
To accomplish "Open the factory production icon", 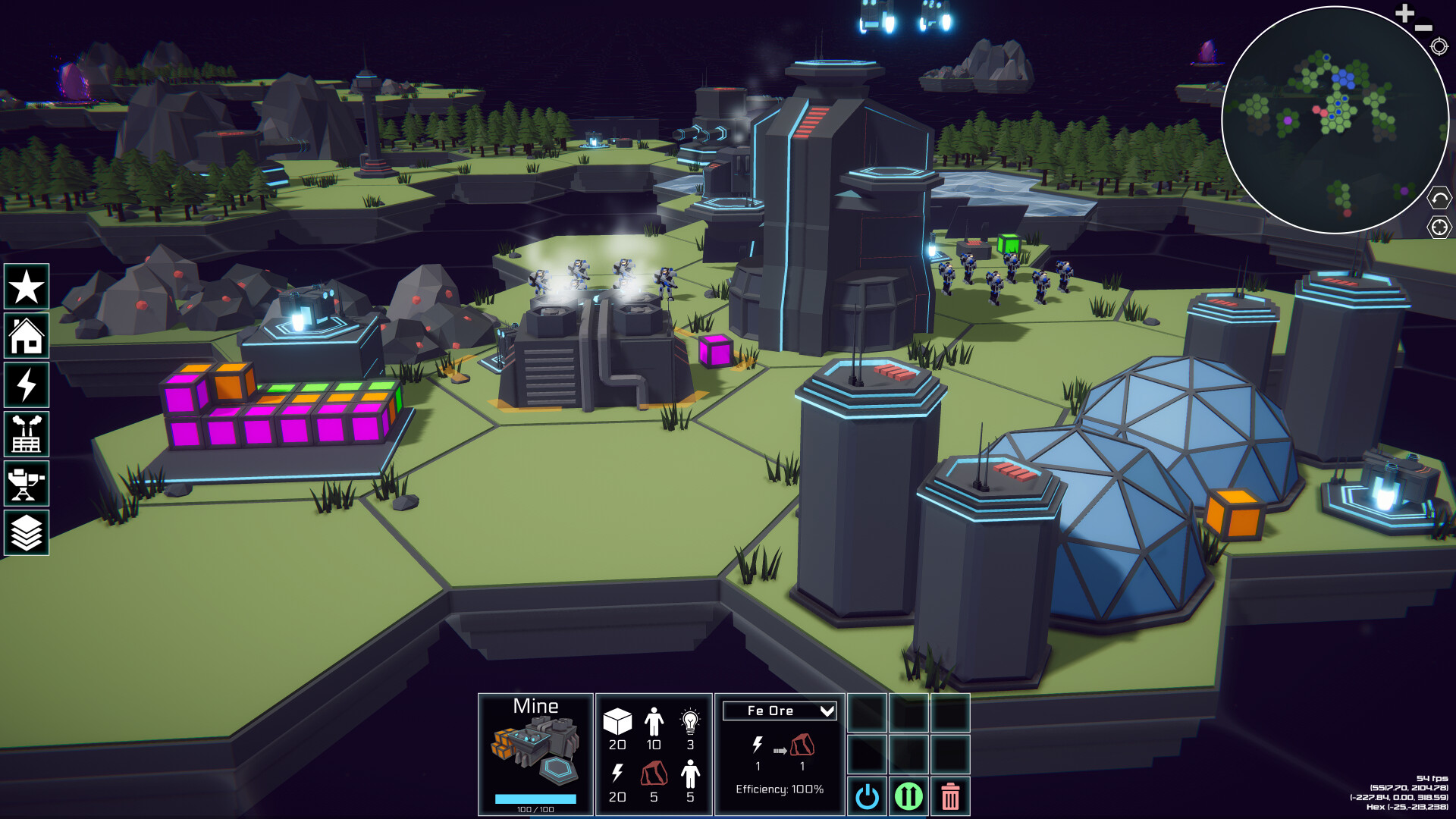I will 27,435.
